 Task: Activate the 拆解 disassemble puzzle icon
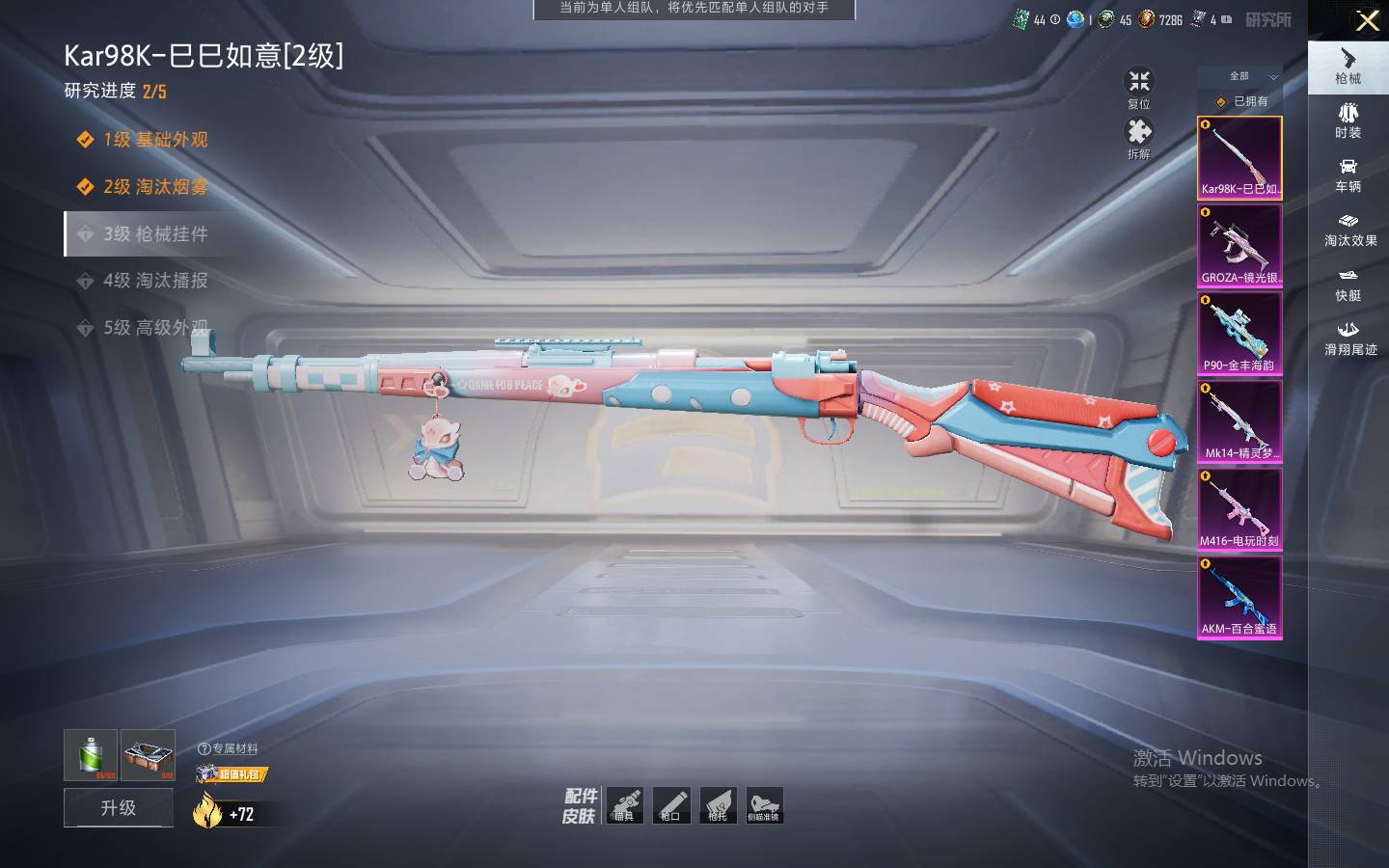(x=1139, y=133)
